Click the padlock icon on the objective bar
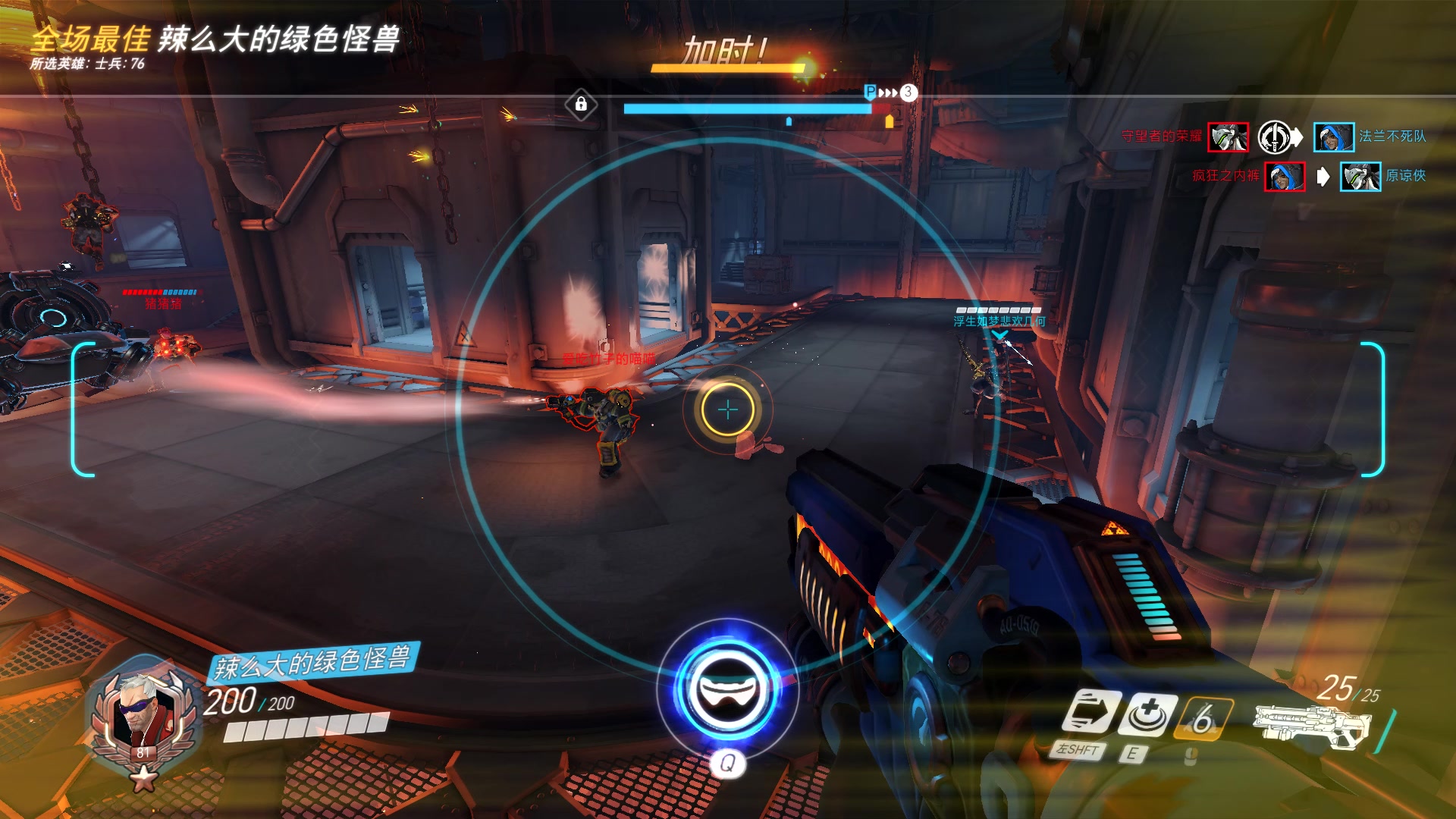The image size is (1456, 819). (581, 104)
